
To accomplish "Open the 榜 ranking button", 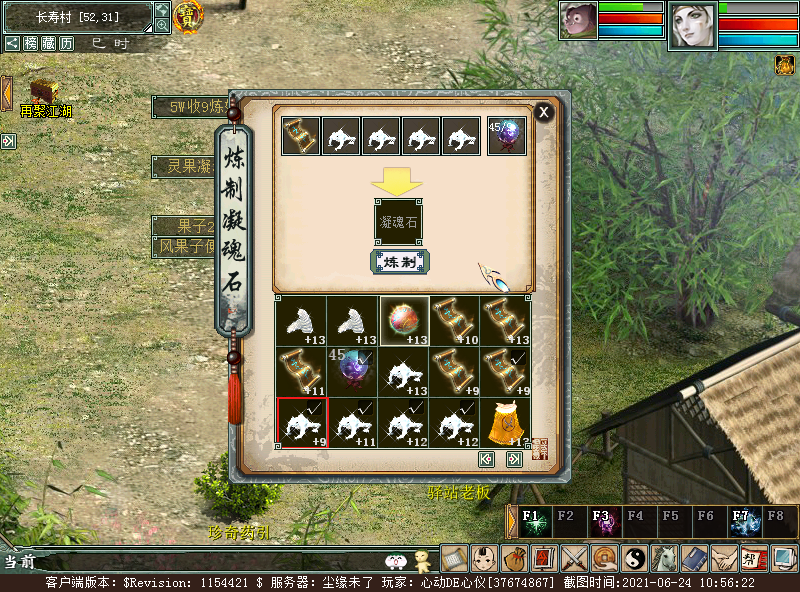I will [x=31, y=43].
